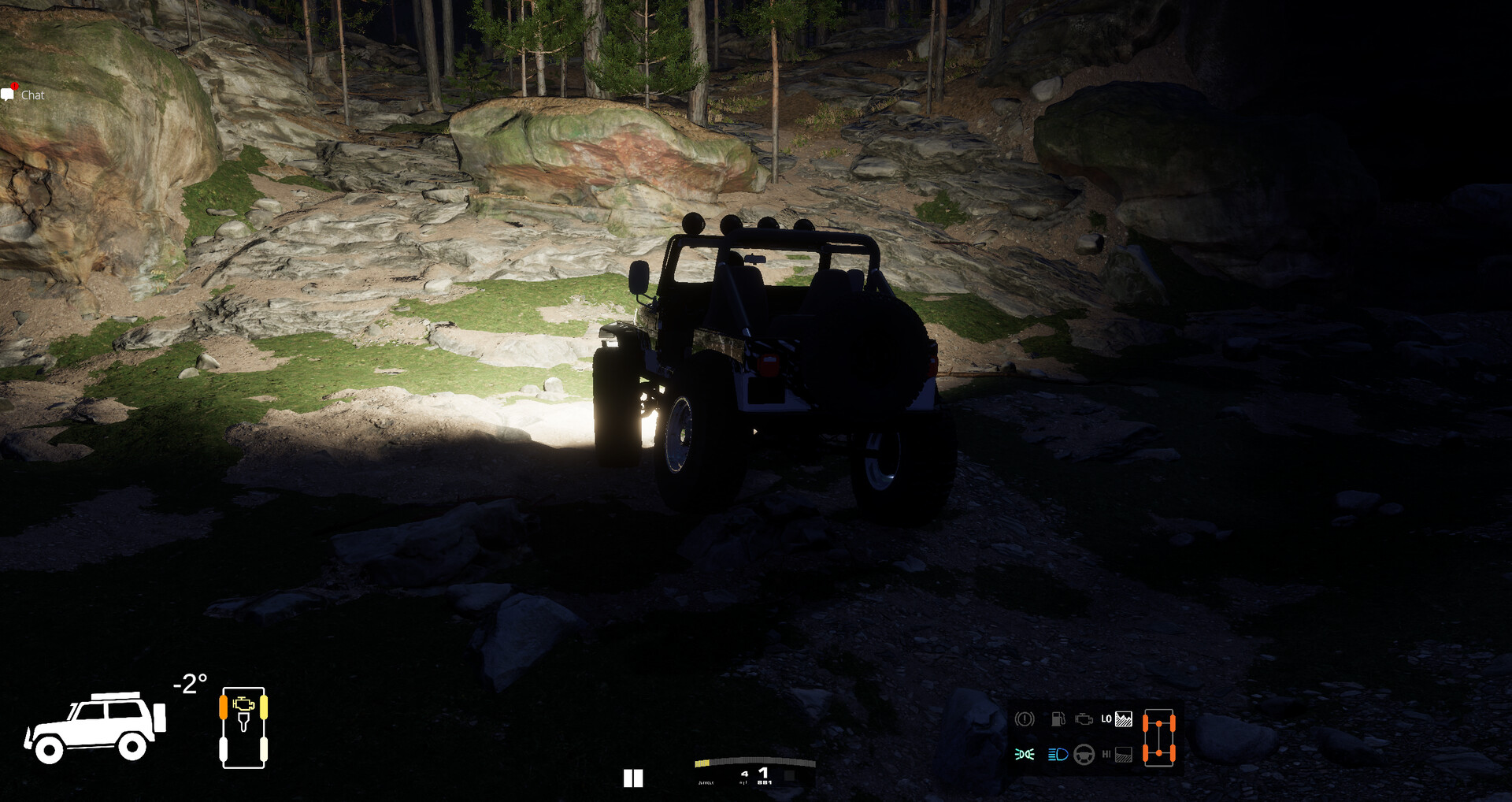Toggle the blue high beam headlights
The width and height of the screenshot is (1512, 802).
[x=1058, y=755]
